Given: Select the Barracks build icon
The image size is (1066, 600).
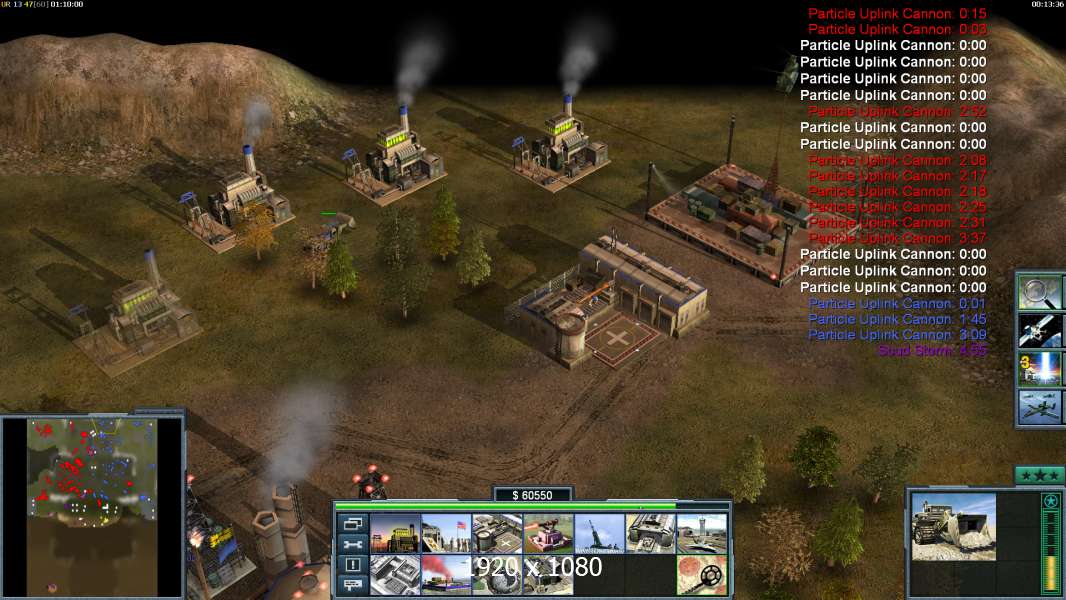Looking at the screenshot, I should pyautogui.click(x=446, y=534).
